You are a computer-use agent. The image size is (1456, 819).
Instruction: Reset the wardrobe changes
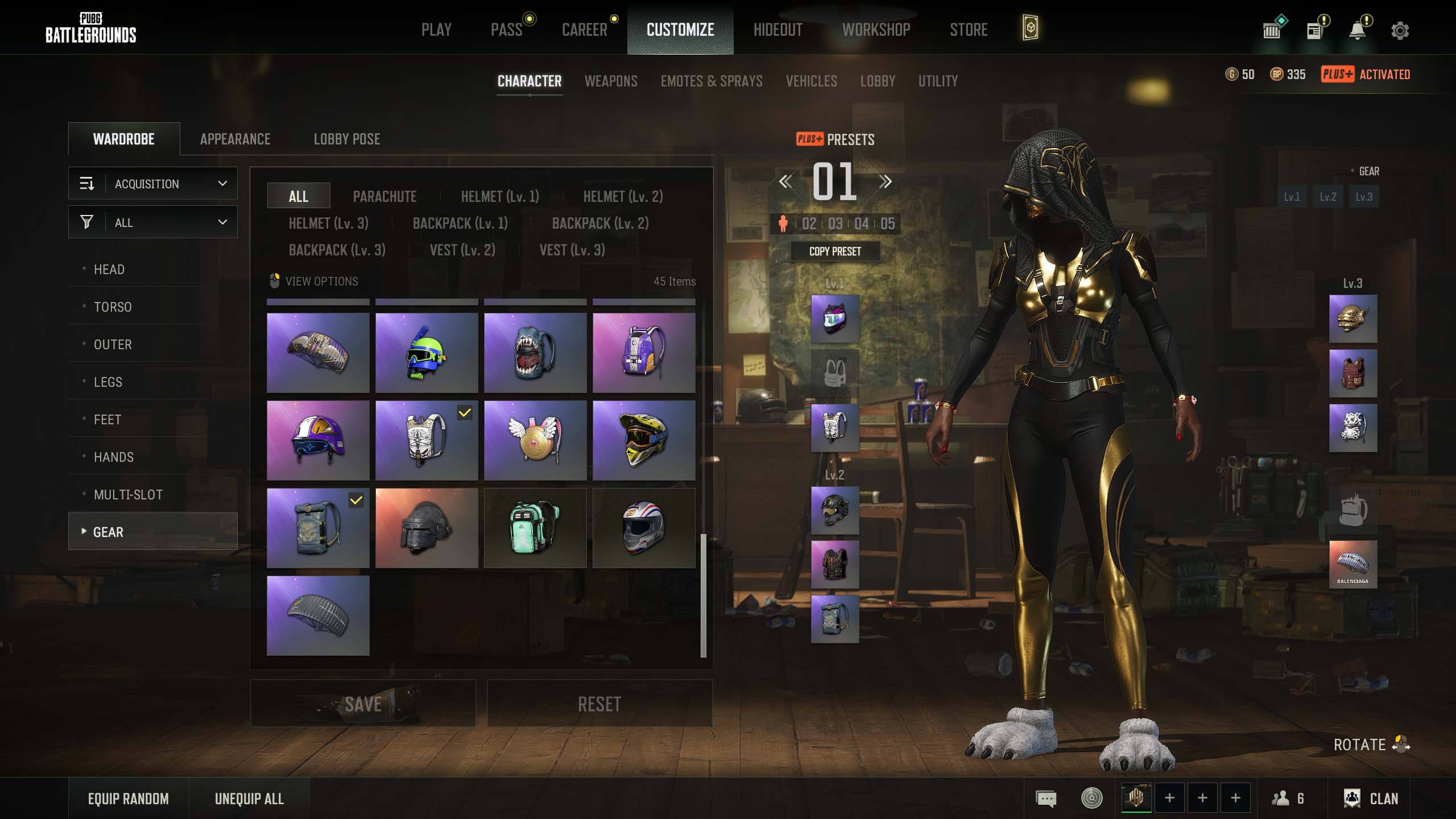pyautogui.click(x=599, y=704)
